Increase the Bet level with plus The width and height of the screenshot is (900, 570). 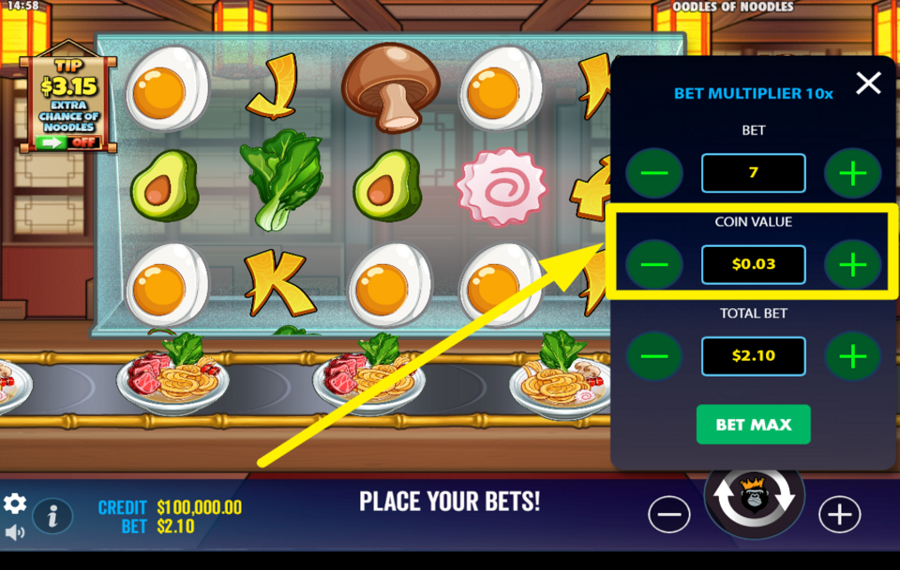[x=852, y=173]
